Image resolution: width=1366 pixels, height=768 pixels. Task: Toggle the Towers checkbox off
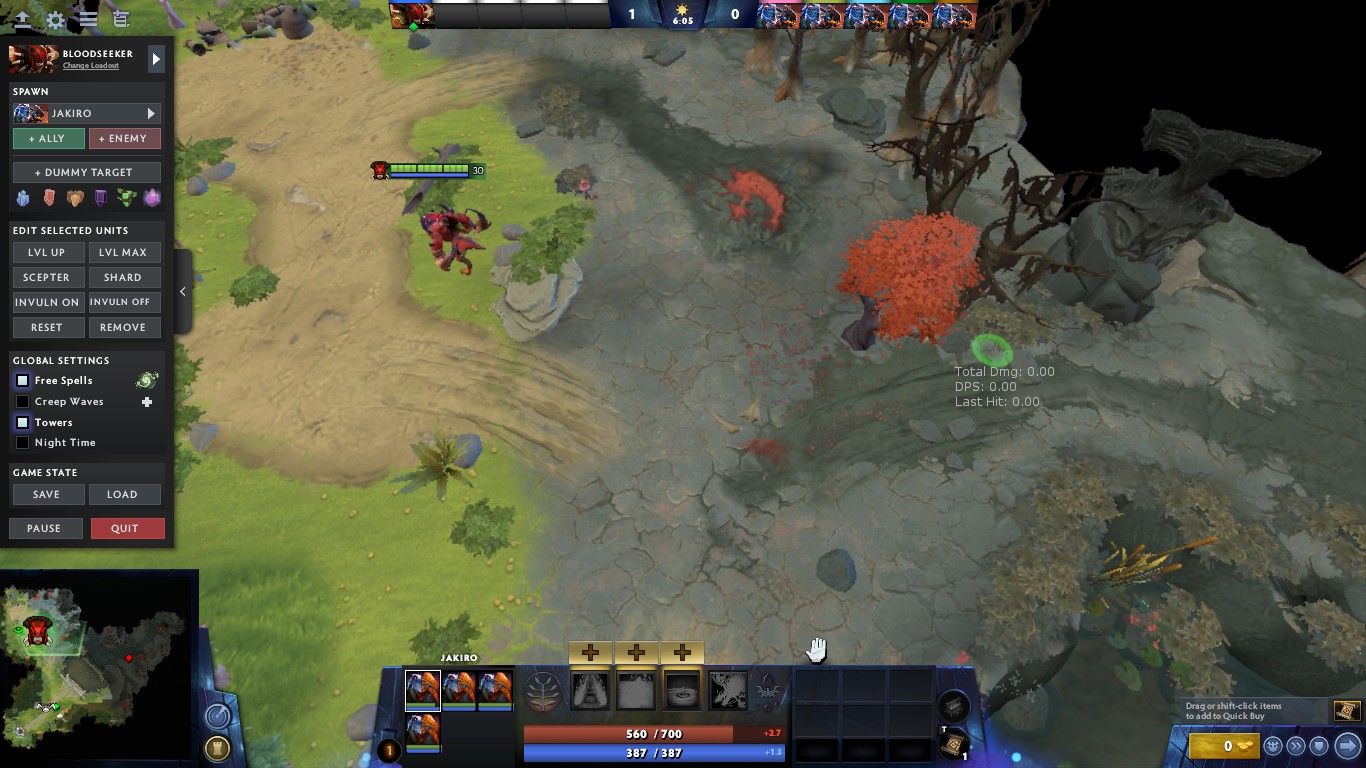tap(21, 422)
